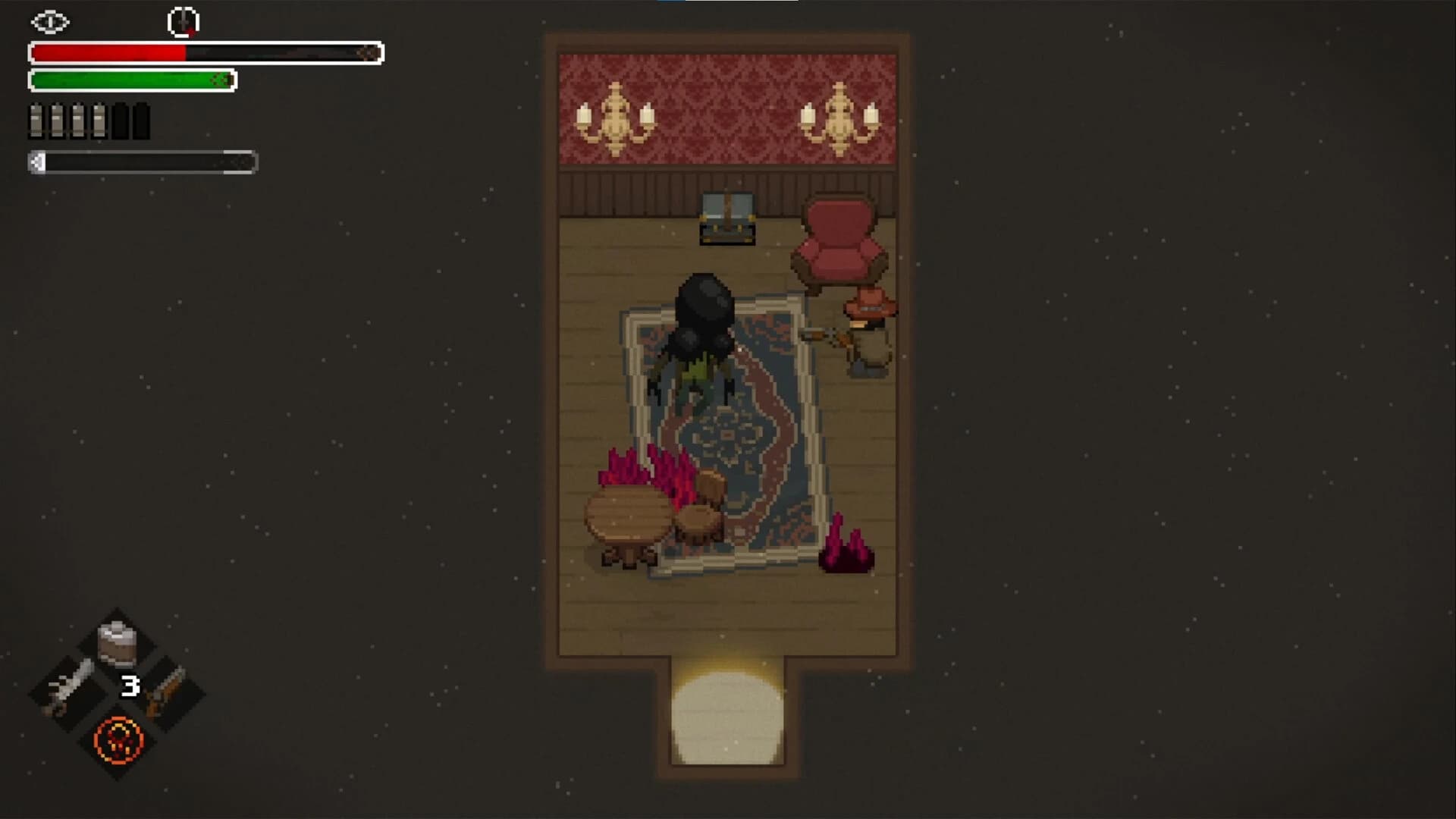Select the first loaded bullet icon
The image size is (1456, 819).
click(x=34, y=119)
